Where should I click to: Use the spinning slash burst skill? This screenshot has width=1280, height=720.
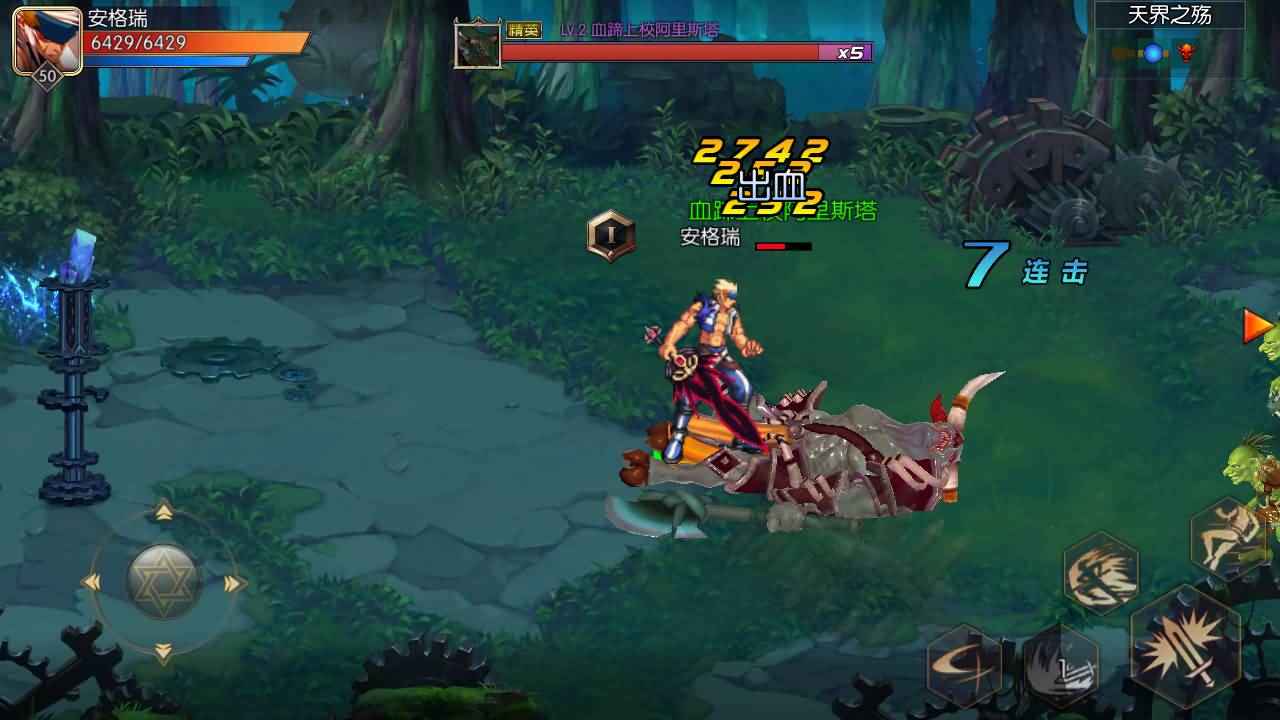point(1100,572)
